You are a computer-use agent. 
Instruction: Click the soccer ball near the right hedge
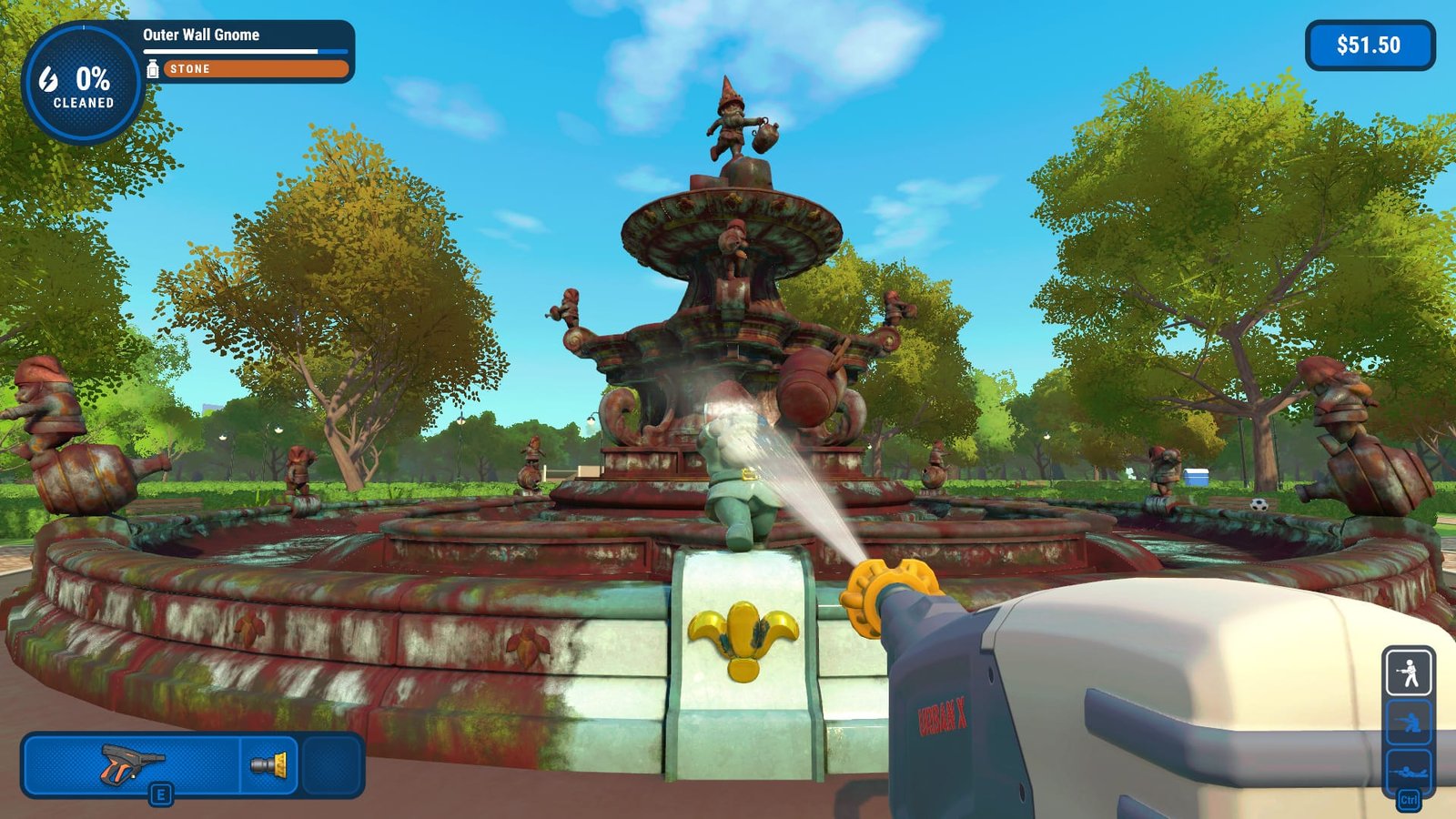click(1259, 505)
